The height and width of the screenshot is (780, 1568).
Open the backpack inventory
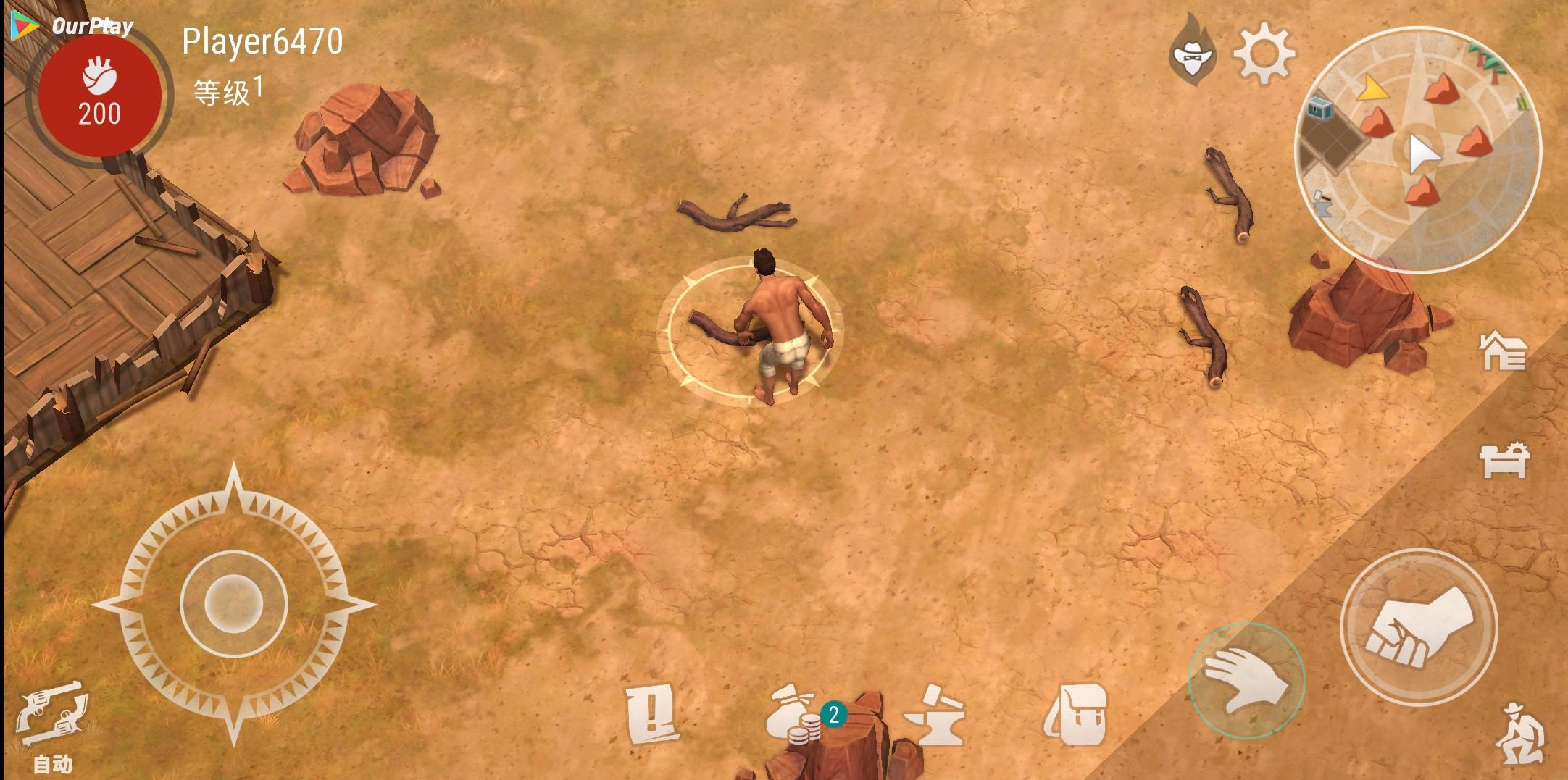coord(1075,715)
